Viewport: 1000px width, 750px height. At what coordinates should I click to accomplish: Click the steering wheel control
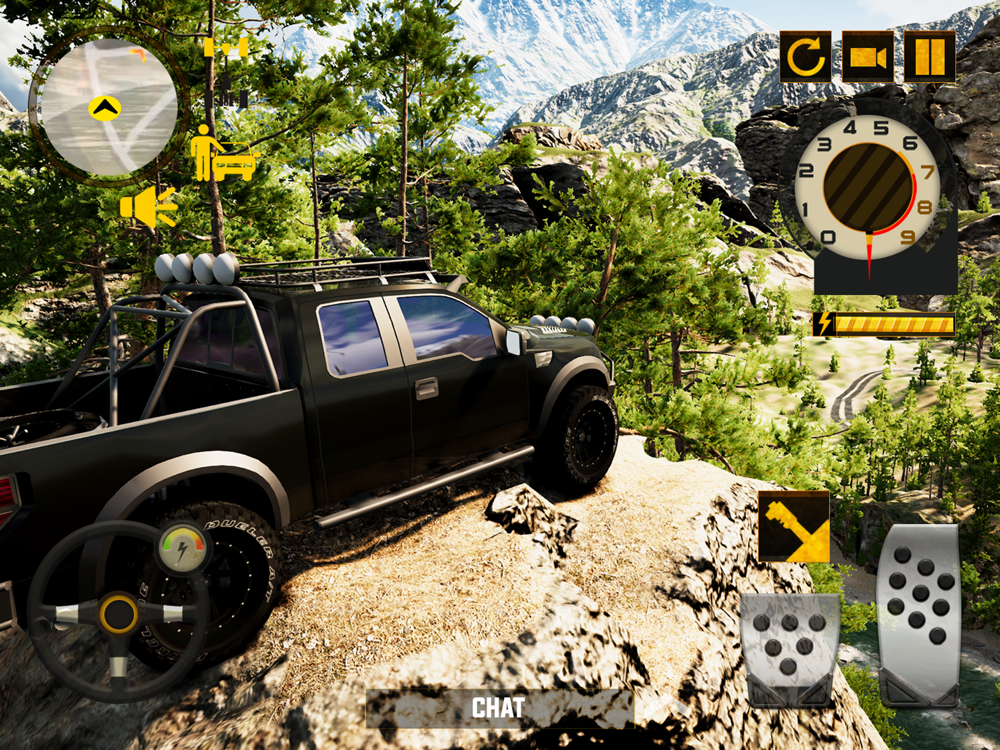pyautogui.click(x=119, y=611)
